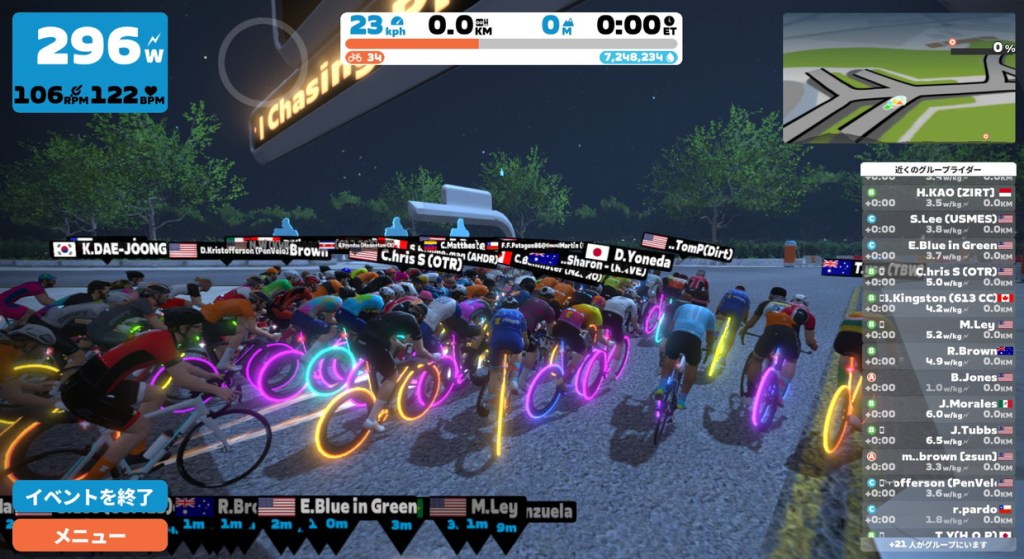1024x559 pixels.
Task: Choose M.Ley from the nearby riders list
Action: point(938,329)
